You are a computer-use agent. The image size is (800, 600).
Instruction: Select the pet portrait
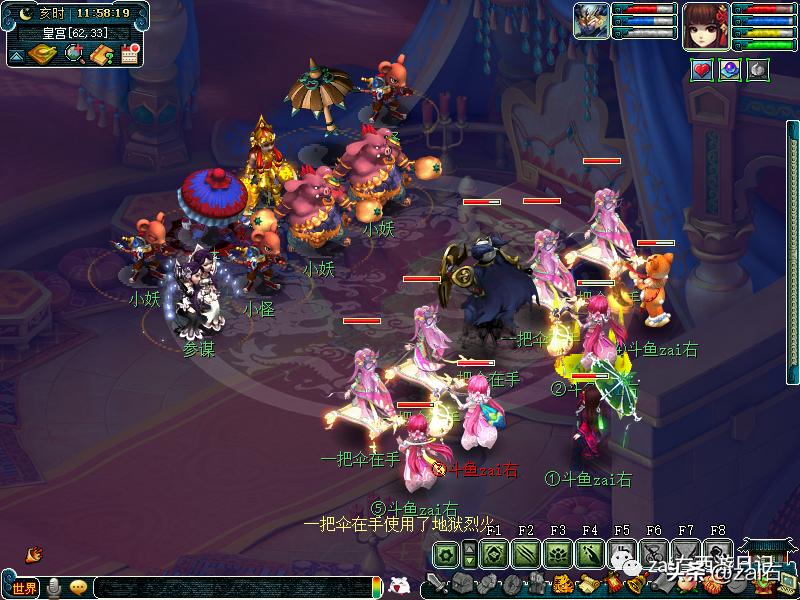(591, 22)
